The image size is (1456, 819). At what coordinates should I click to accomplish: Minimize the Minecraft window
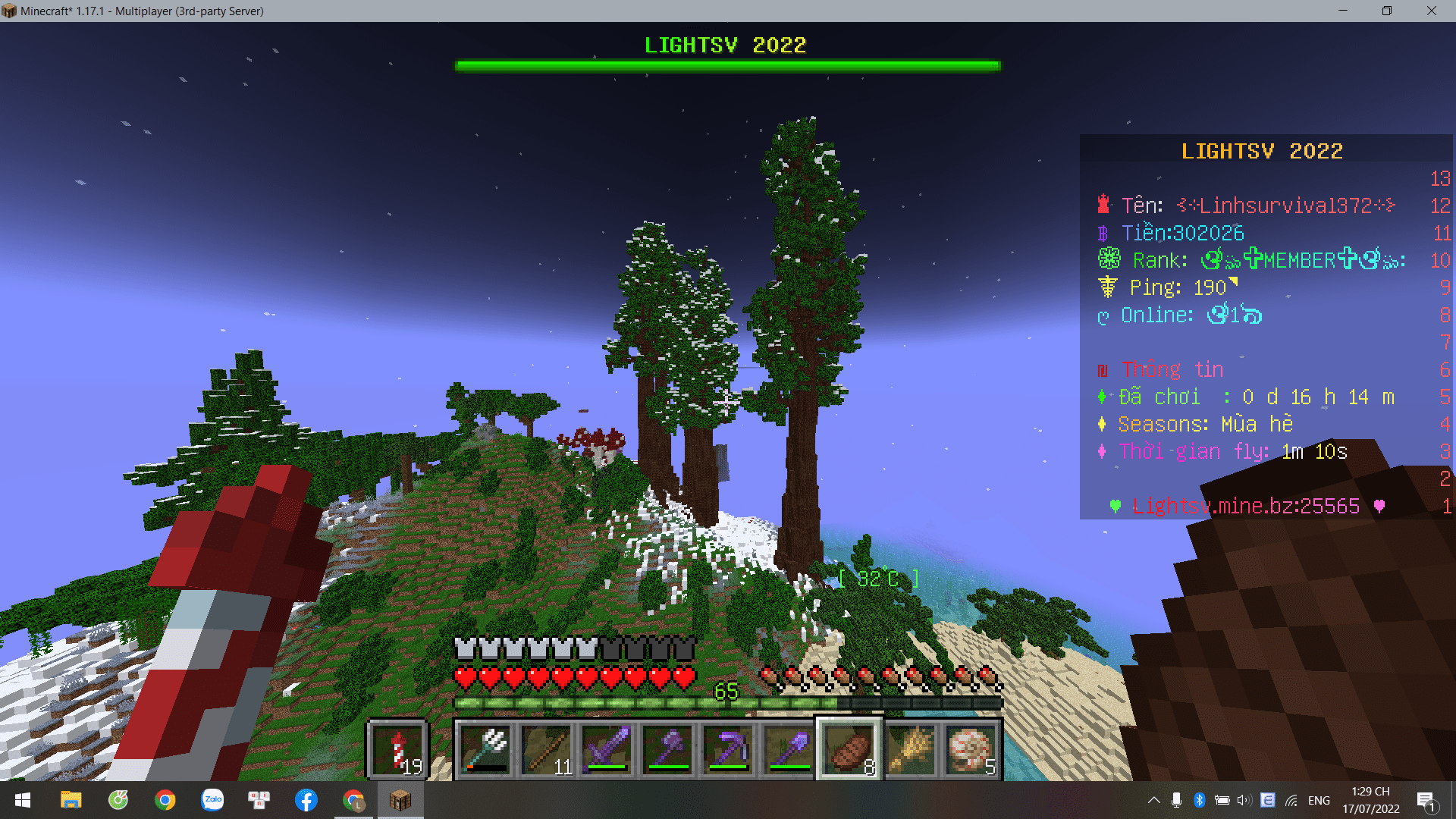(x=1343, y=11)
